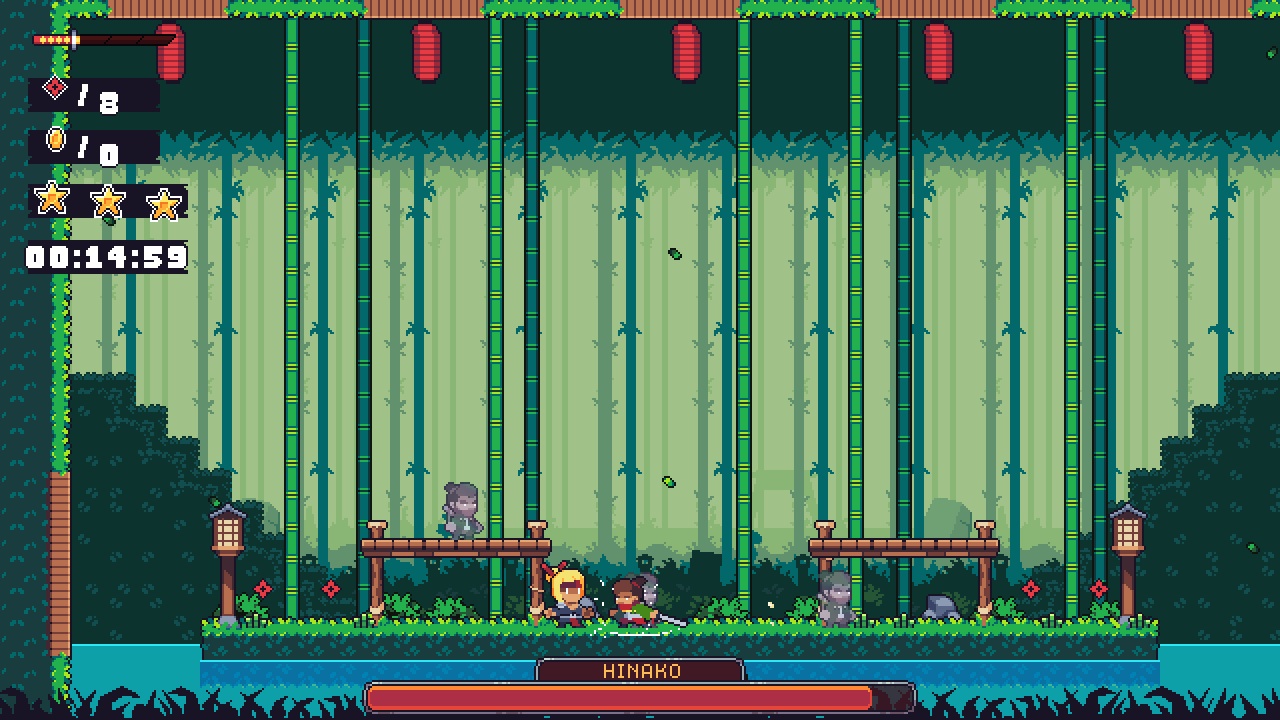1280x720 pixels.
Task: Click the stage timer display
Action: coord(104,257)
